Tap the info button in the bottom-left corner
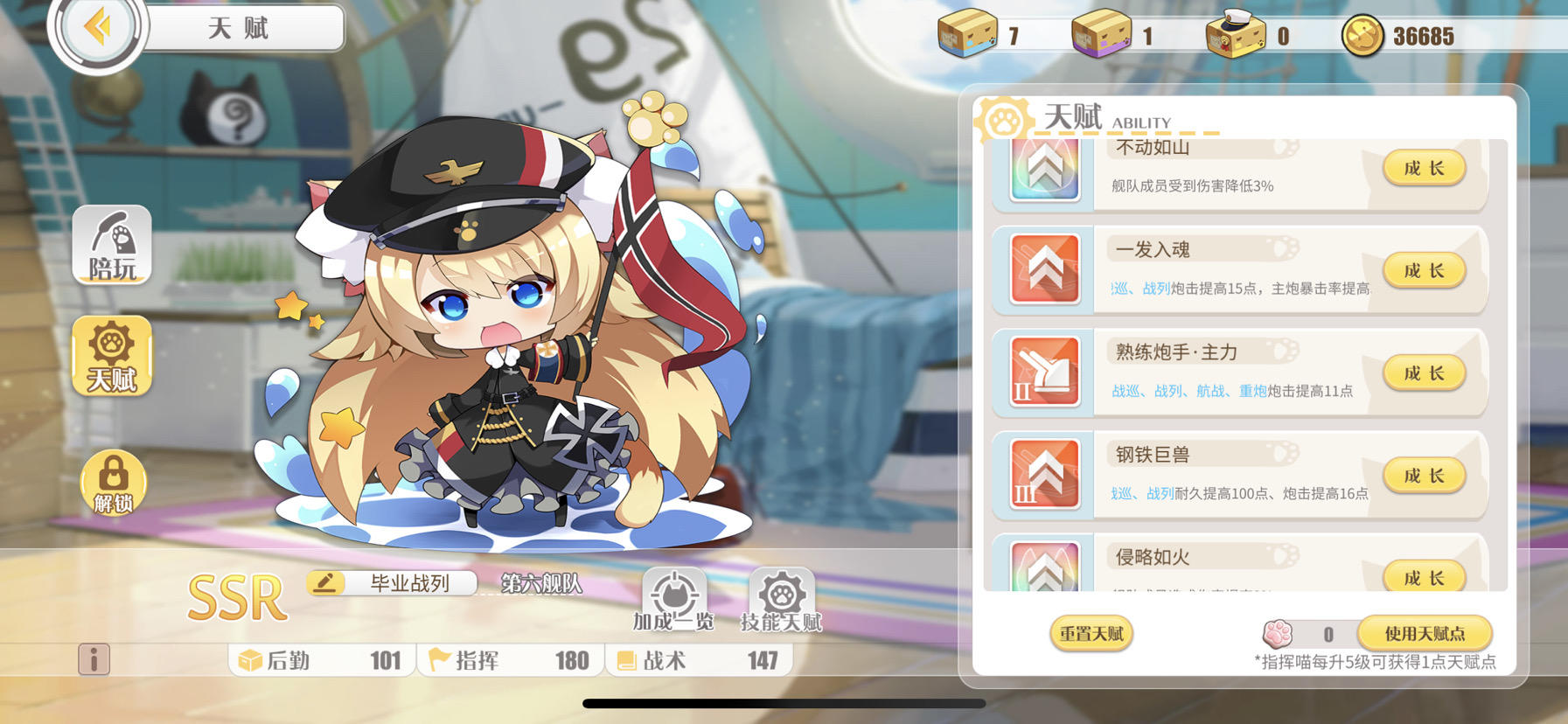Image resolution: width=1568 pixels, height=724 pixels. 96,660
